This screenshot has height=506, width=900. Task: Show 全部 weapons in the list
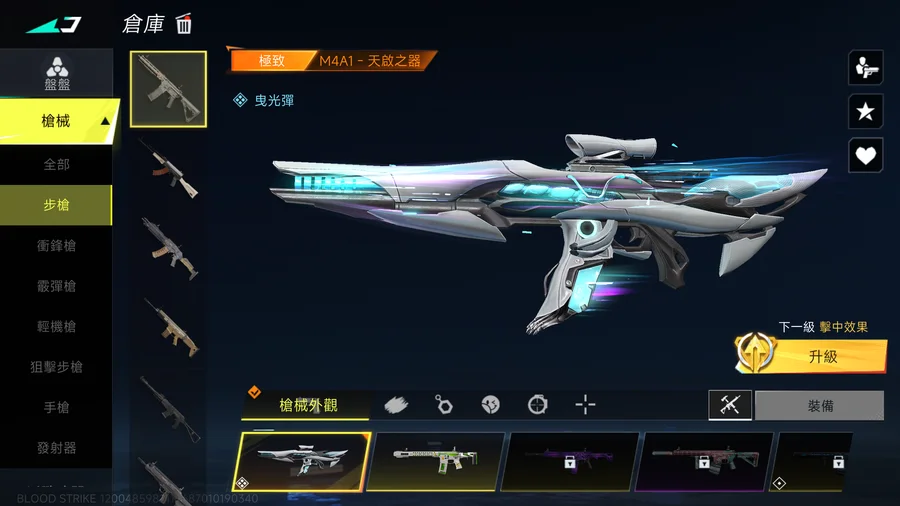(x=56, y=164)
